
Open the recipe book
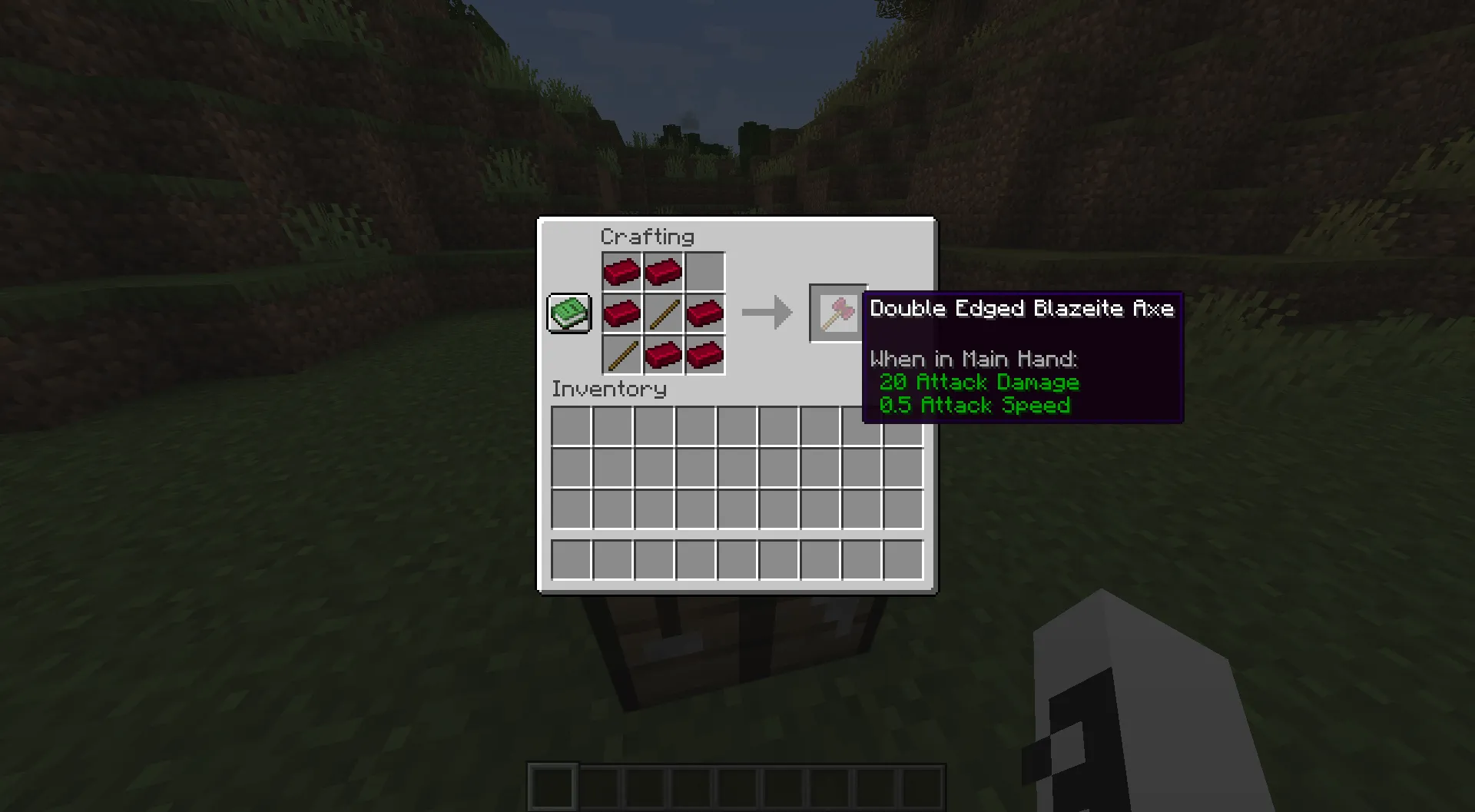568,313
